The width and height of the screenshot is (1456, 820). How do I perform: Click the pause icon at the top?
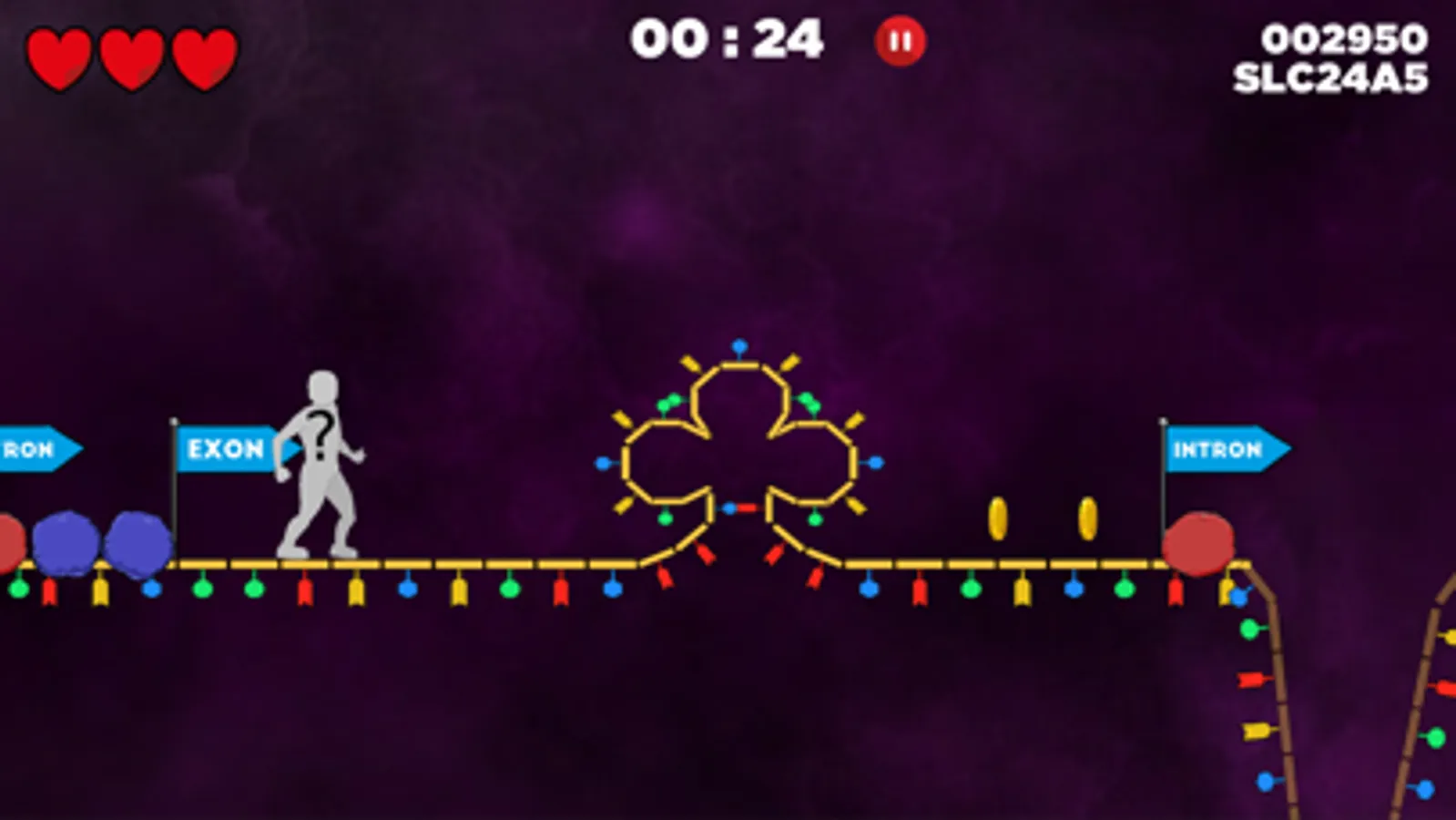click(899, 39)
